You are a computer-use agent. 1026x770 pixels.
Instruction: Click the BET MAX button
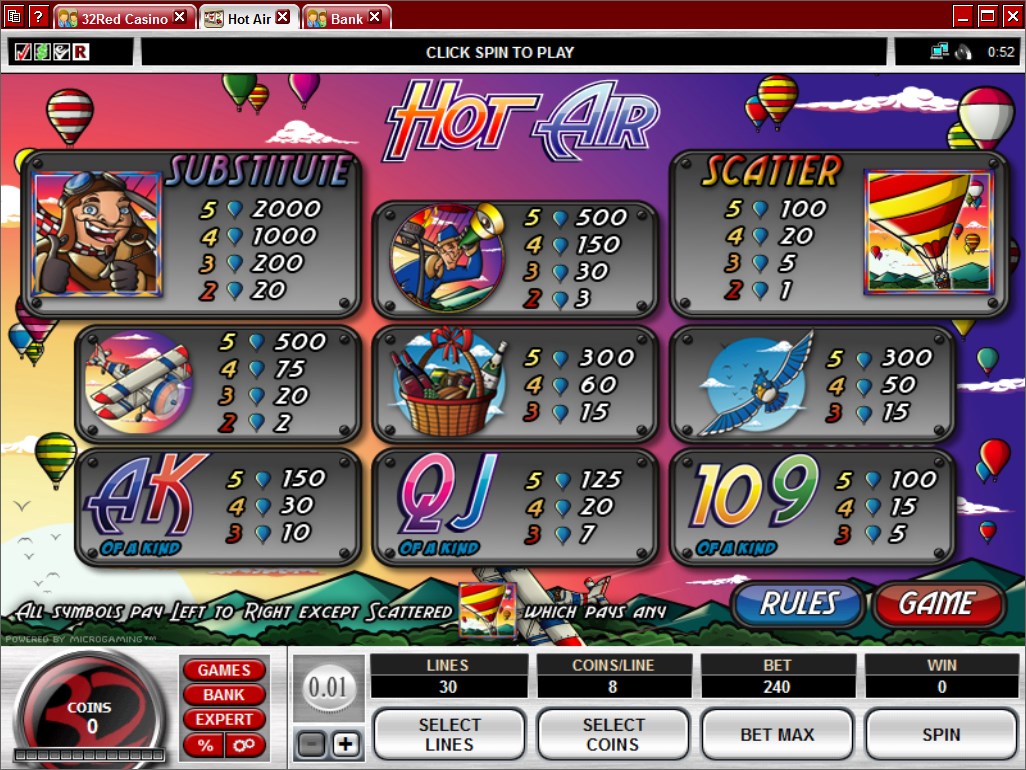click(776, 734)
